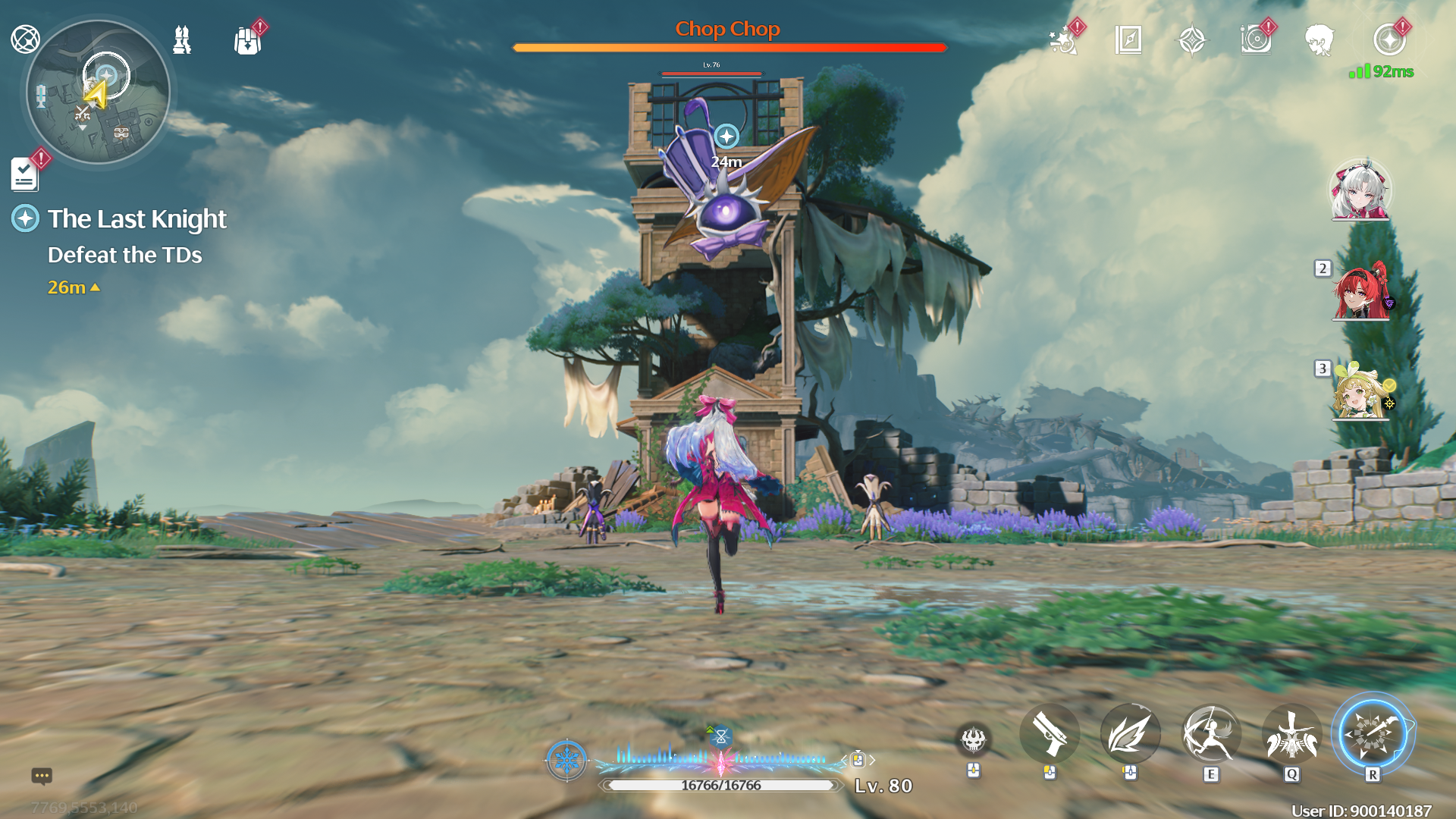The width and height of the screenshot is (1456, 819).
Task: Open the chat bubble icon
Action: 42,776
